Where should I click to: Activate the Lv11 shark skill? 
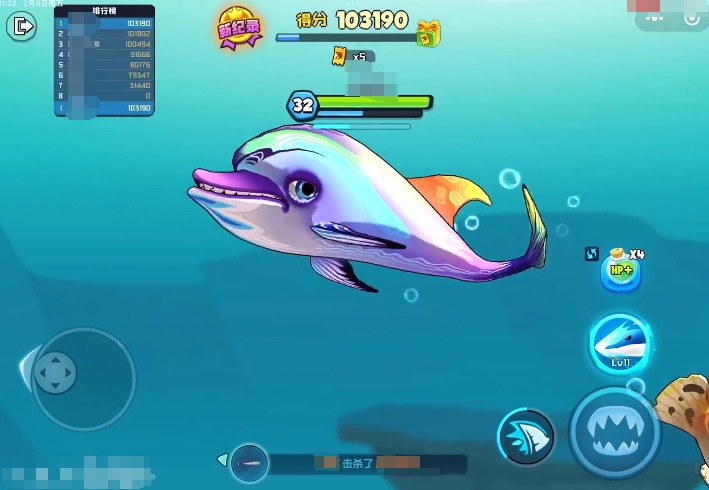click(619, 345)
